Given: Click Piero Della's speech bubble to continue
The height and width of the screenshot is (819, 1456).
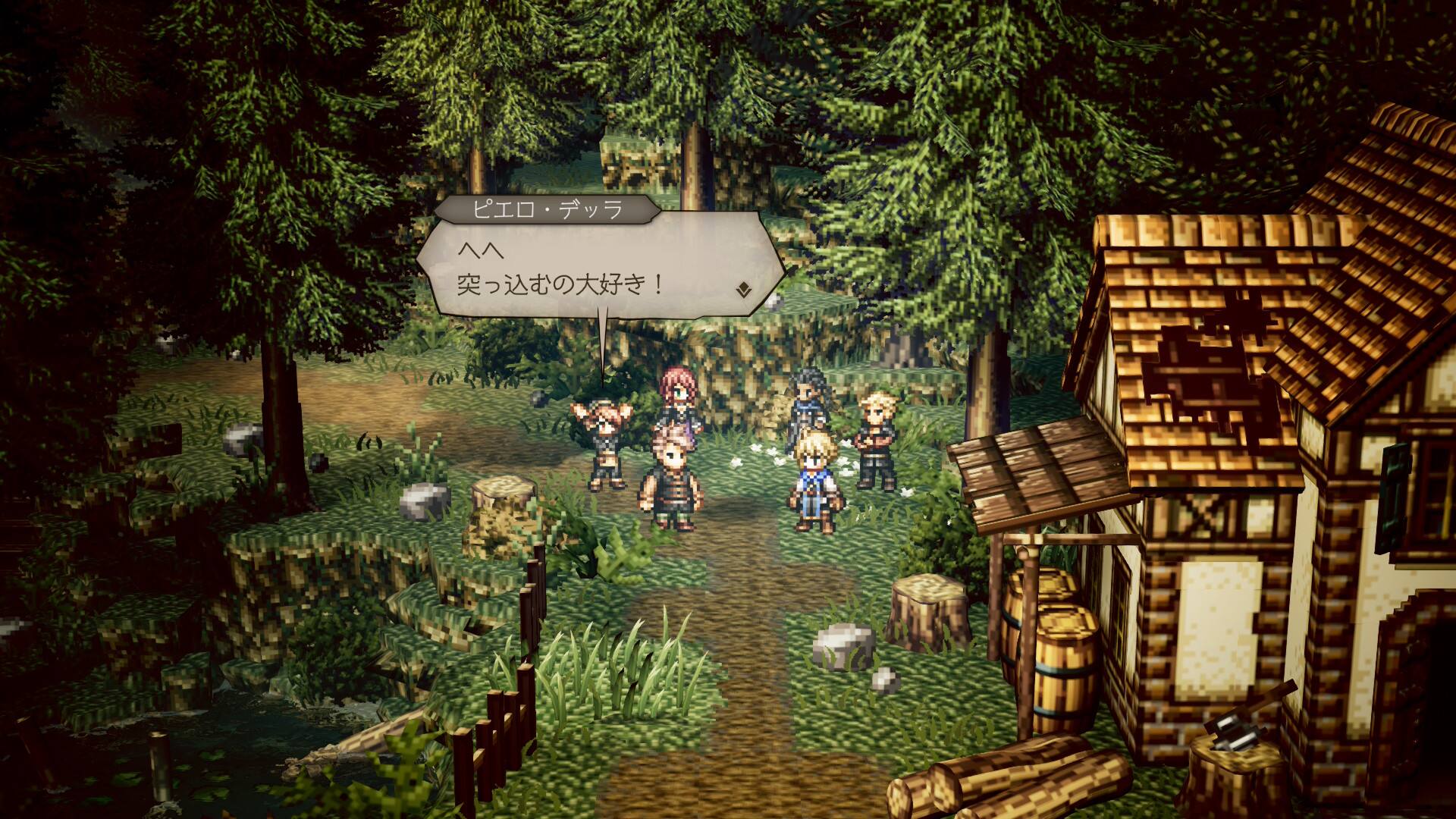Looking at the screenshot, I should pyautogui.click(x=599, y=267).
